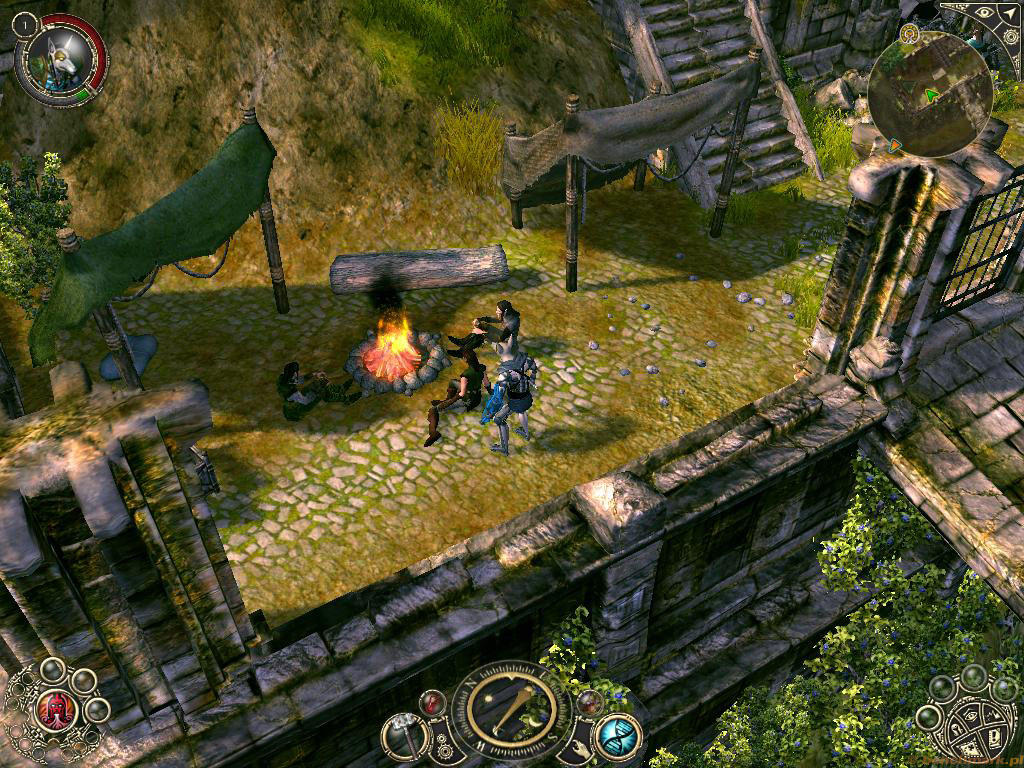Click the central compass dial
The image size is (1024, 768).
click(x=512, y=710)
